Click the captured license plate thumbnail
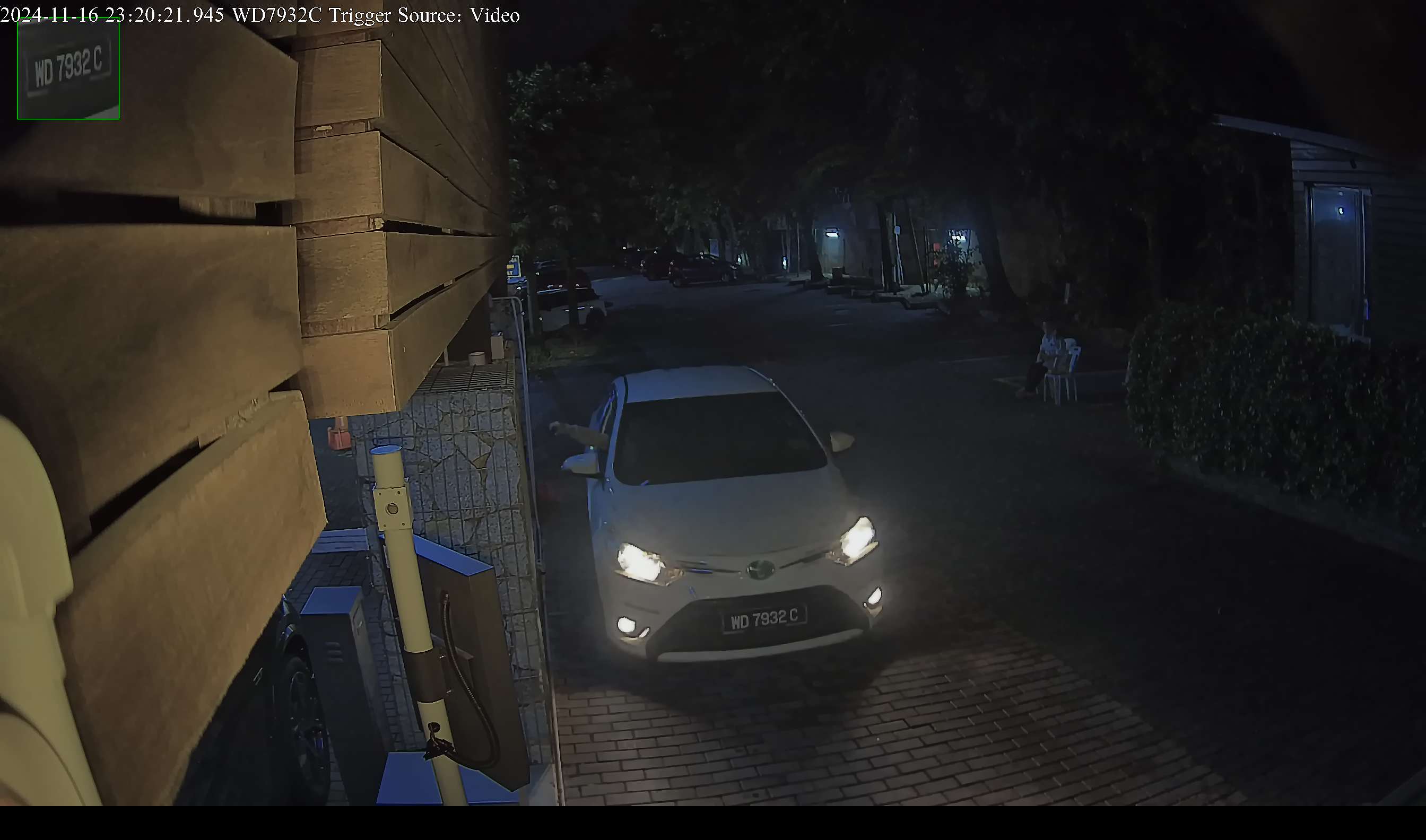This screenshot has height=840, width=1426. (x=68, y=69)
